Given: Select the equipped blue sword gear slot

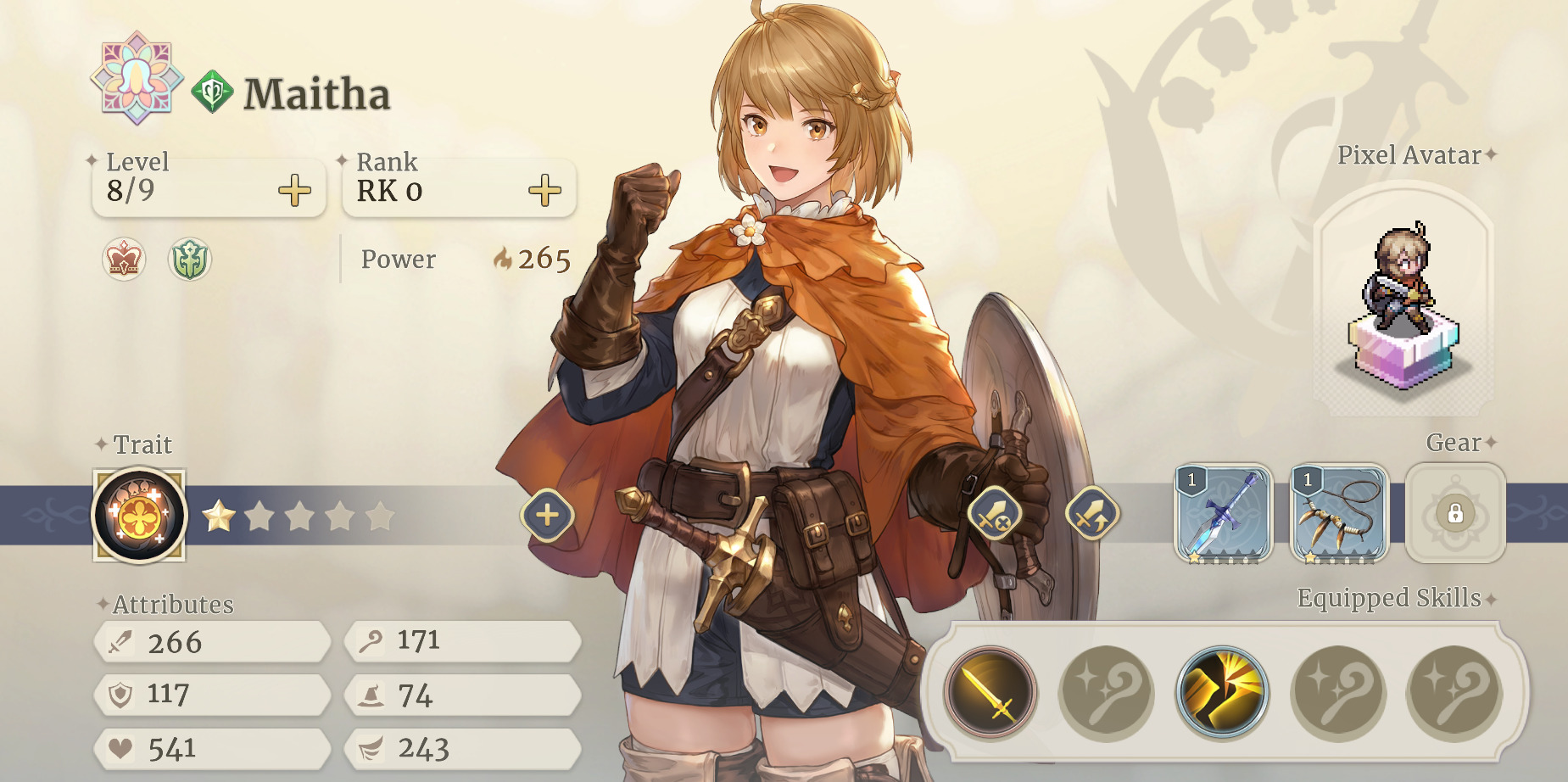Looking at the screenshot, I should (1223, 513).
